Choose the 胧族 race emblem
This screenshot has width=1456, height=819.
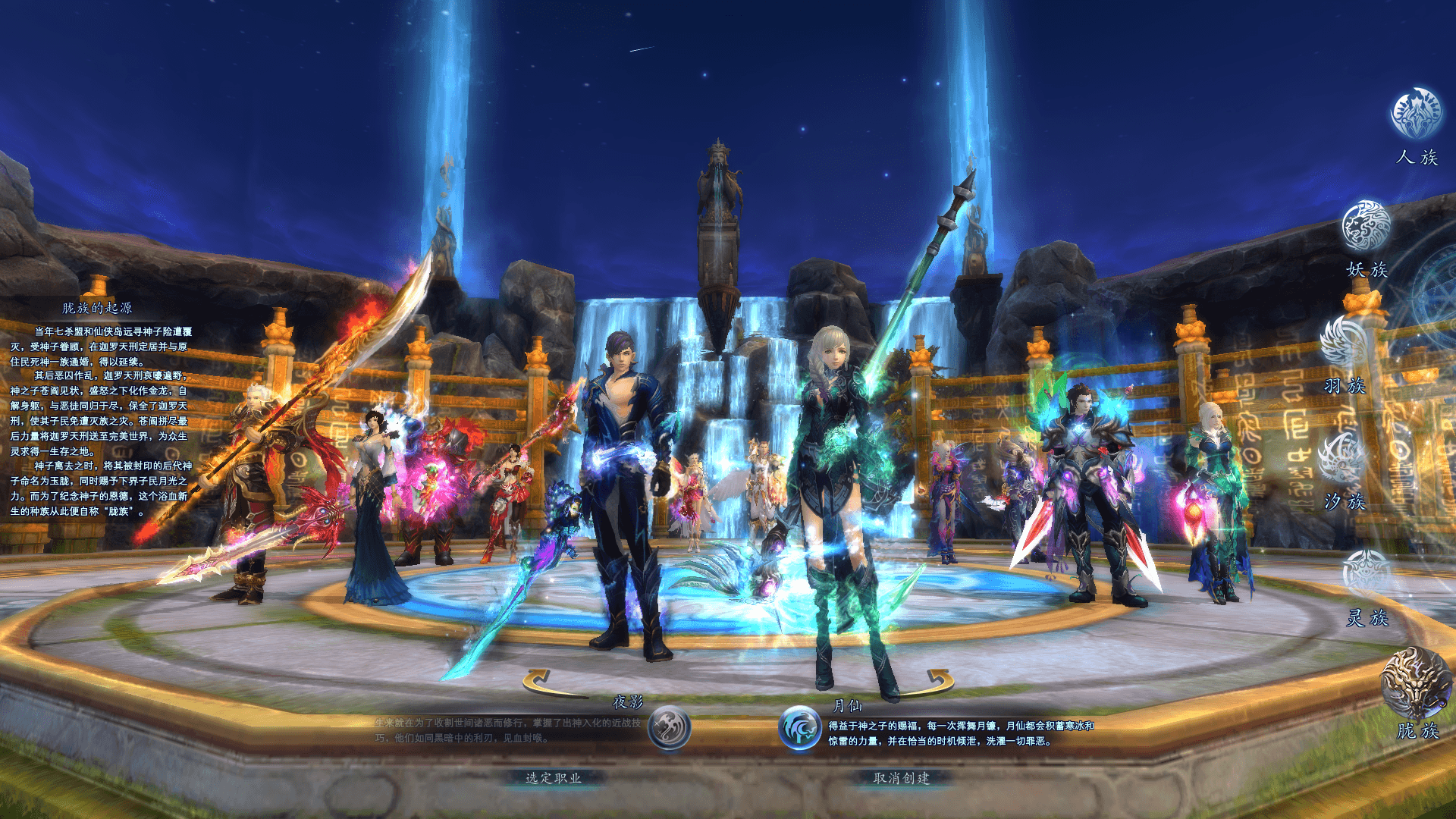[1415, 682]
